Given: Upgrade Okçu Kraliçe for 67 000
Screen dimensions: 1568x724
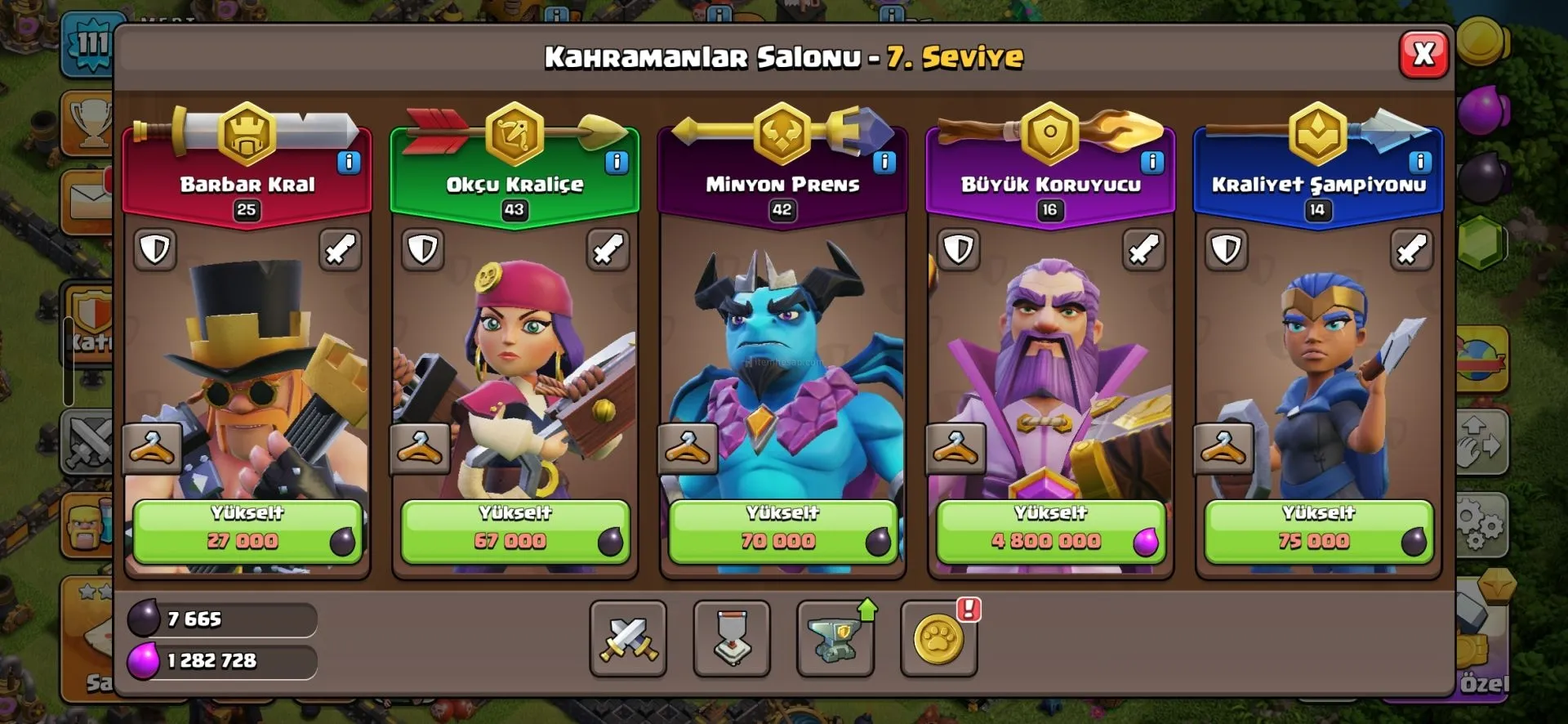Looking at the screenshot, I should [x=514, y=530].
